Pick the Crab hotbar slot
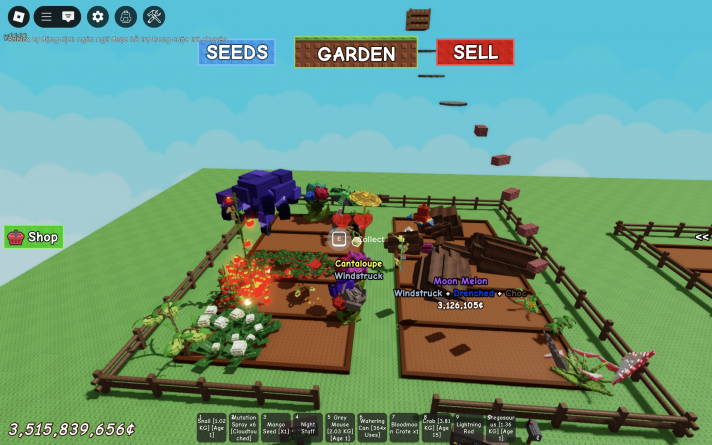712x445 pixels. pyautogui.click(x=436, y=427)
